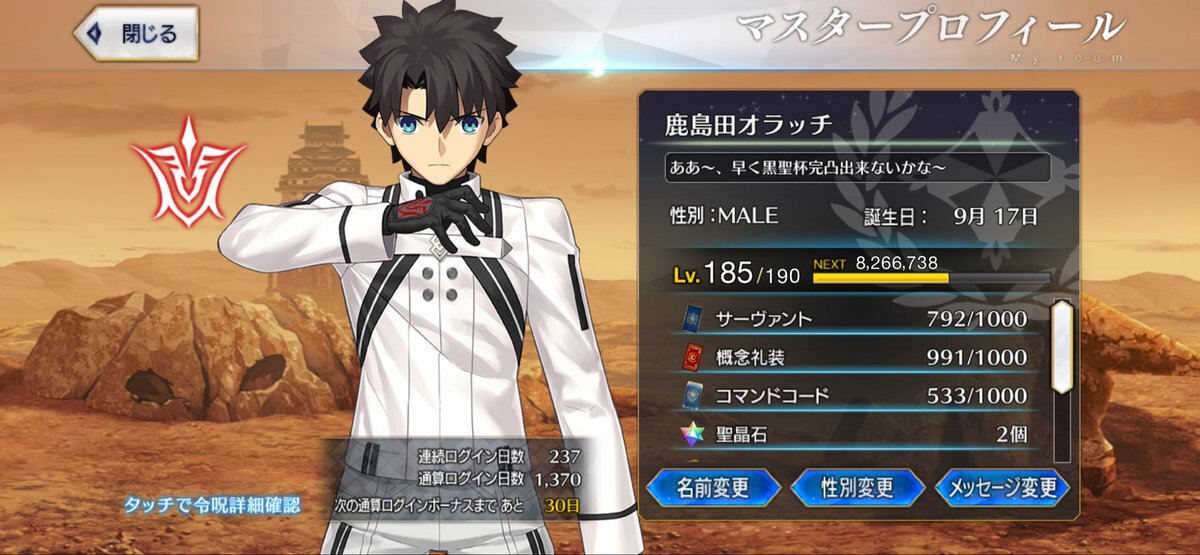Open the 名前変更 name change dialog
1200x555 pixels.
pyautogui.click(x=713, y=488)
